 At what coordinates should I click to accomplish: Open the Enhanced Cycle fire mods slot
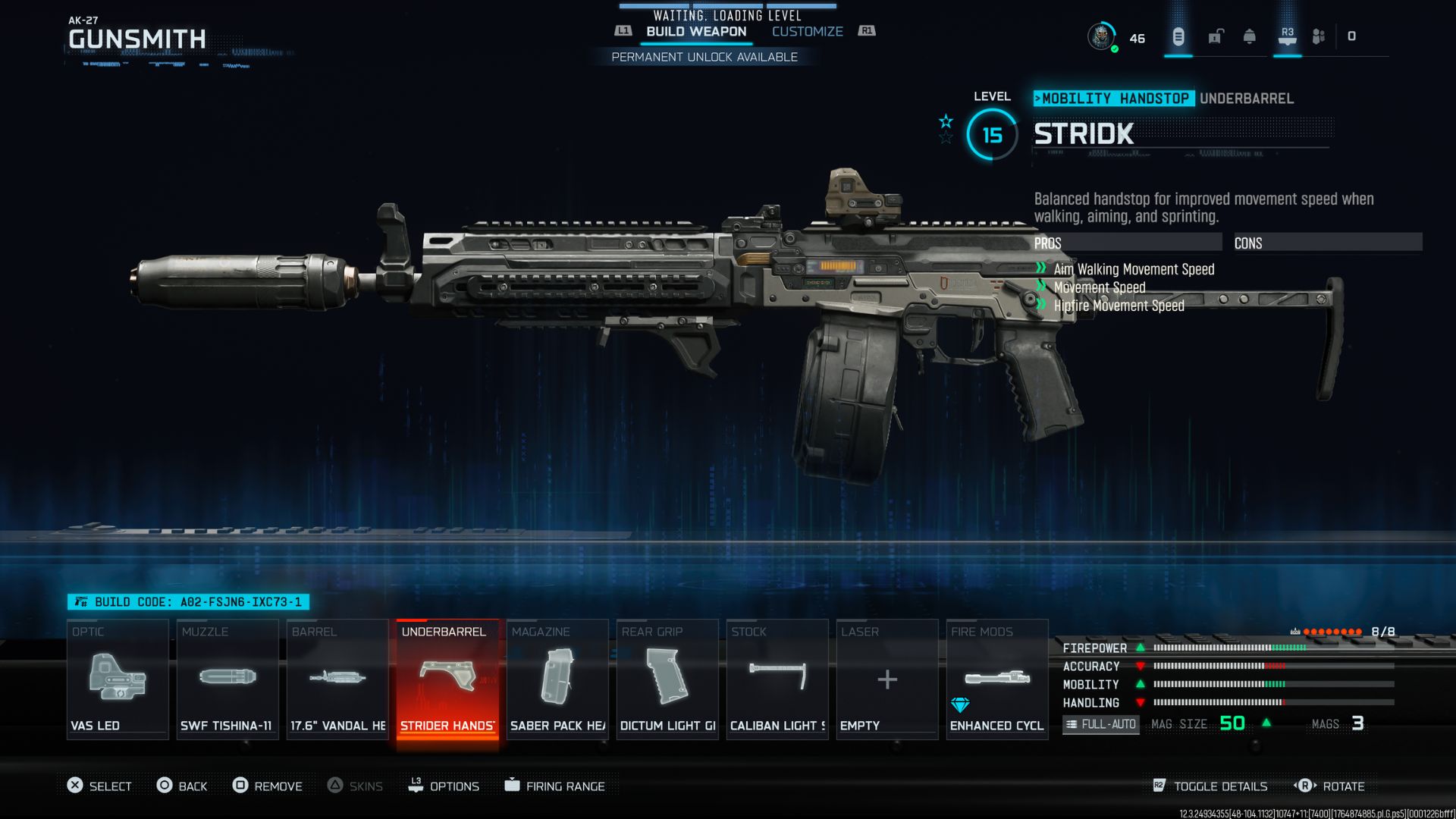[996, 679]
